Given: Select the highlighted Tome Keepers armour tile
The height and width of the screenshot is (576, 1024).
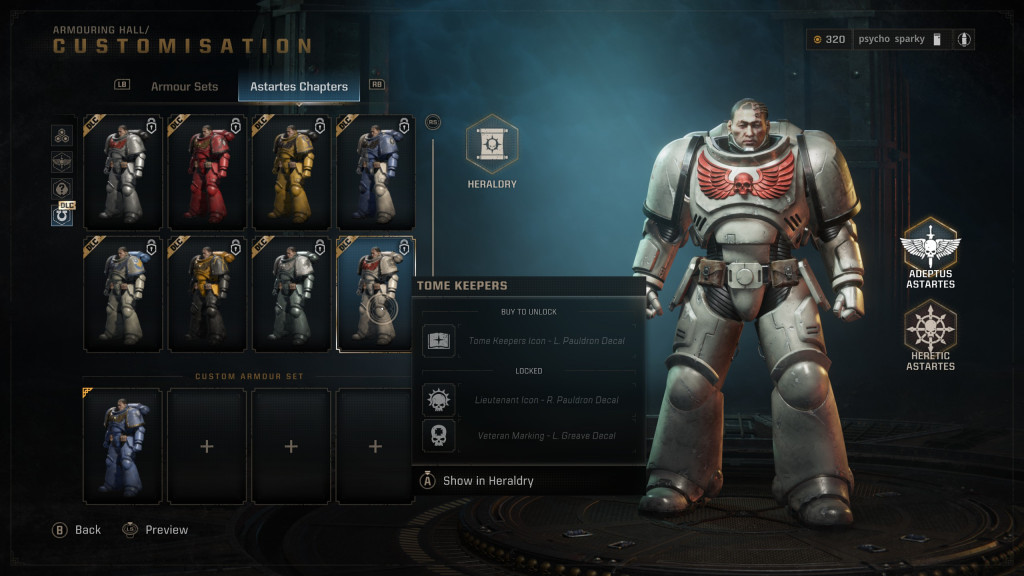Looking at the screenshot, I should click(376, 294).
